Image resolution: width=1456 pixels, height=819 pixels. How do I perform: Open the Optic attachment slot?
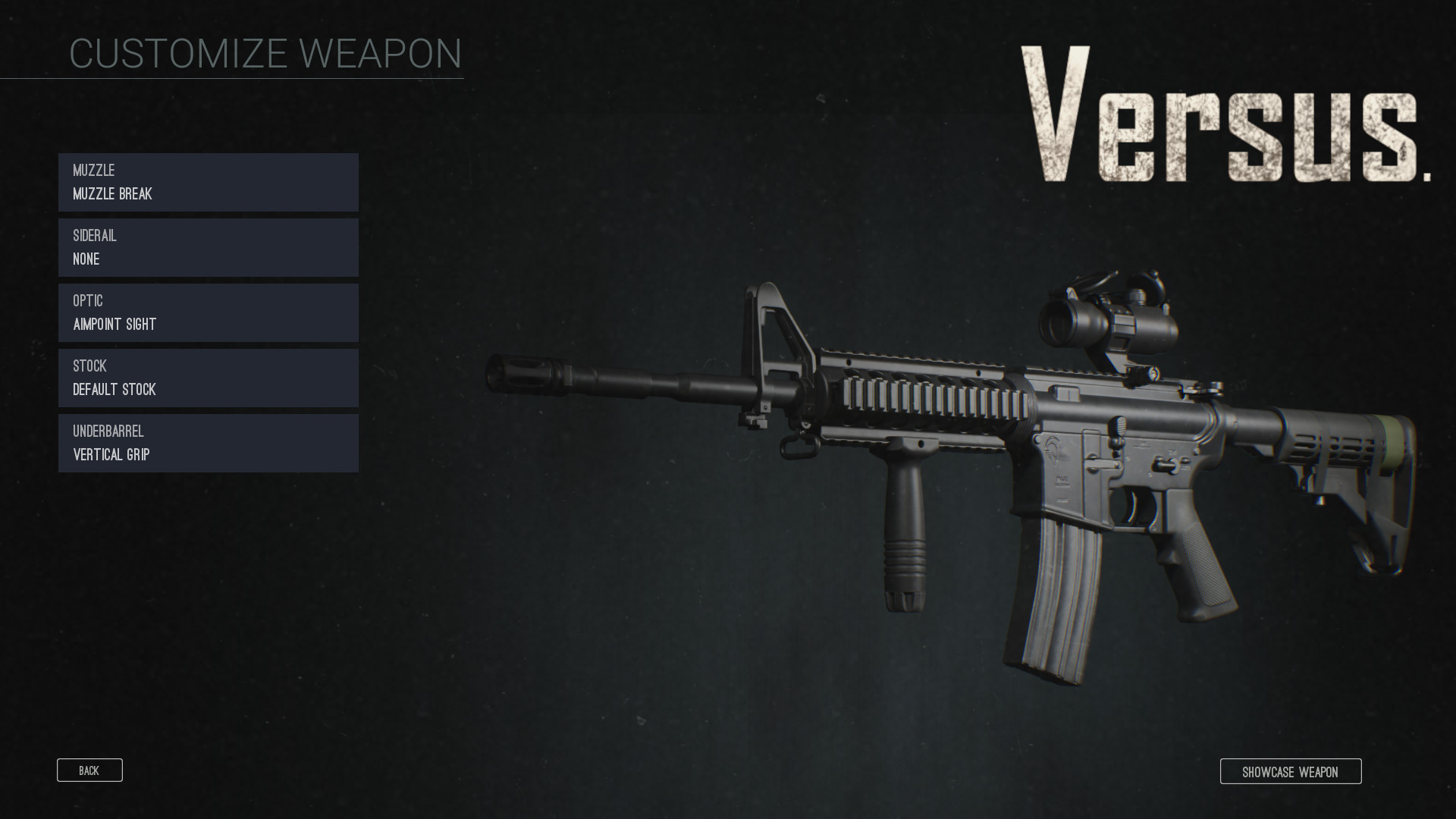(x=207, y=312)
